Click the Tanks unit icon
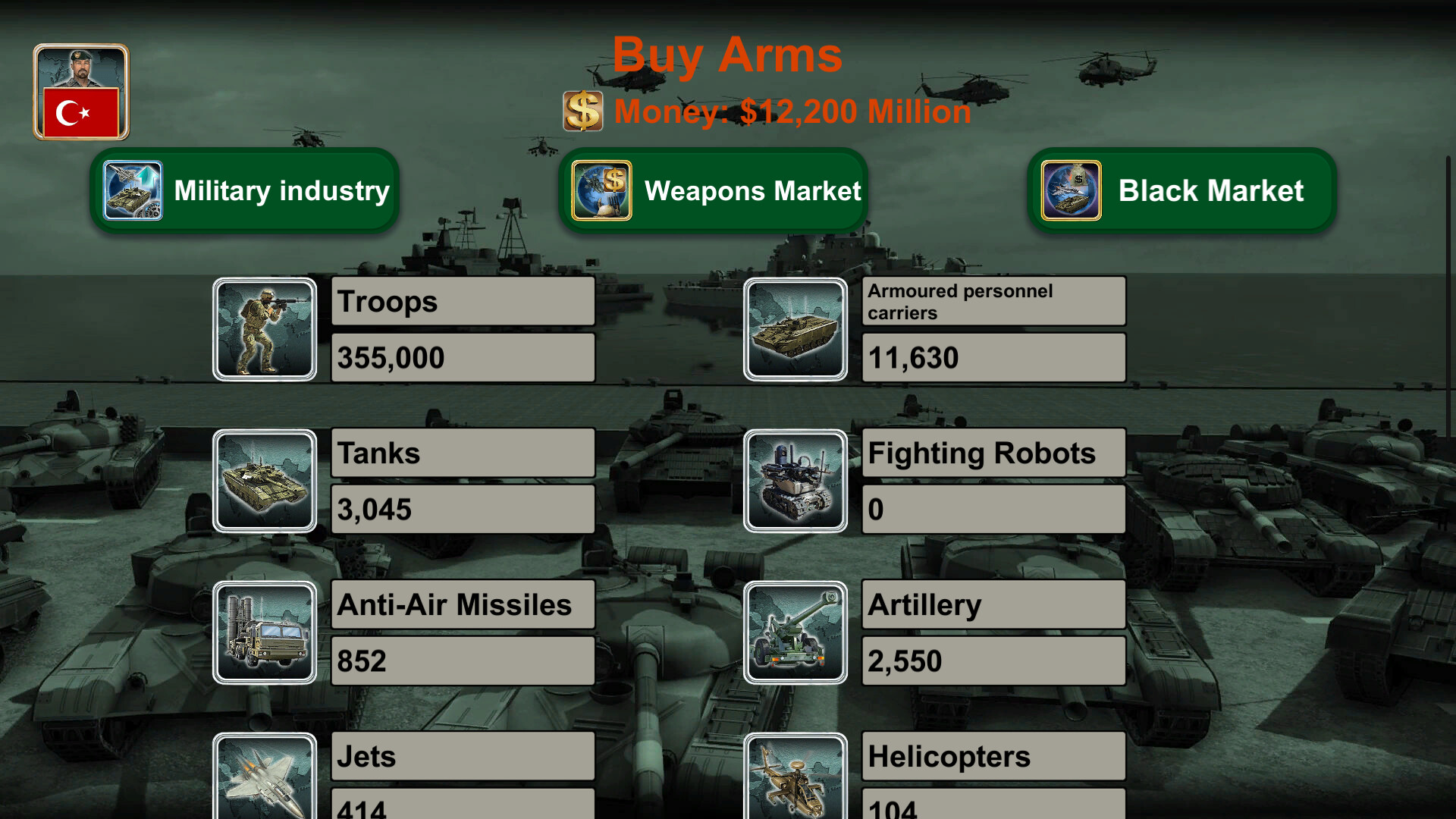This screenshot has height=819, width=1456. pyautogui.click(x=265, y=481)
